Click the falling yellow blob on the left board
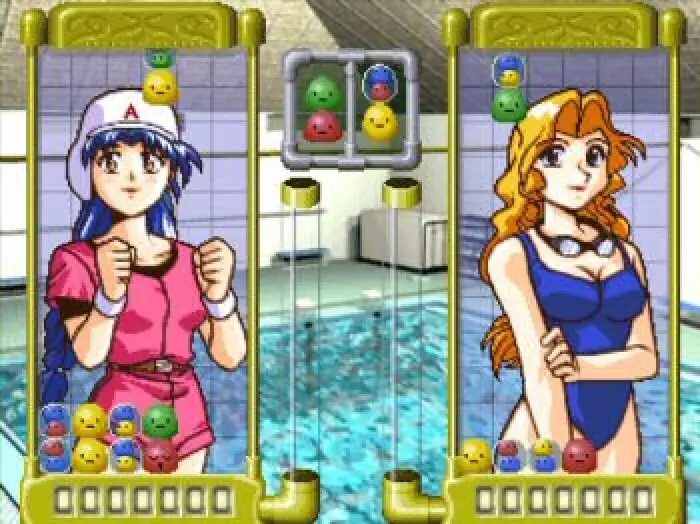This screenshot has width=700, height=524. pos(160,88)
